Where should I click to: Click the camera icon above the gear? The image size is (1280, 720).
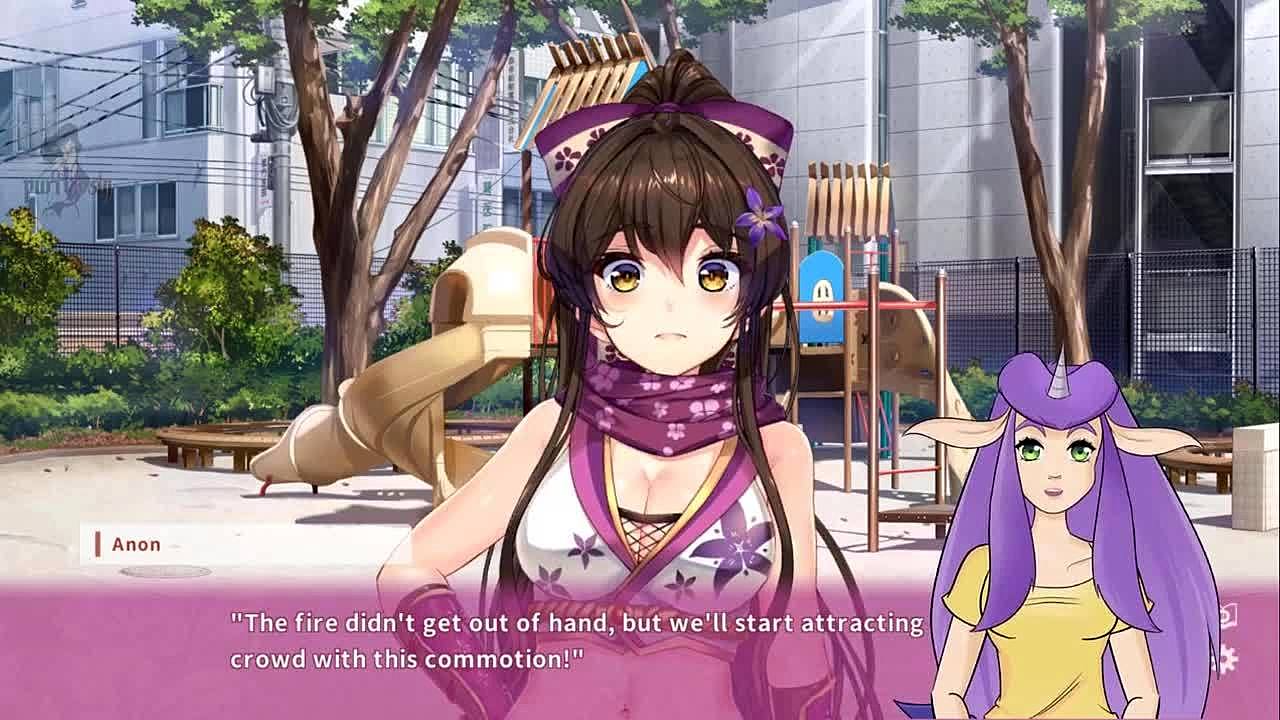coord(1228,616)
